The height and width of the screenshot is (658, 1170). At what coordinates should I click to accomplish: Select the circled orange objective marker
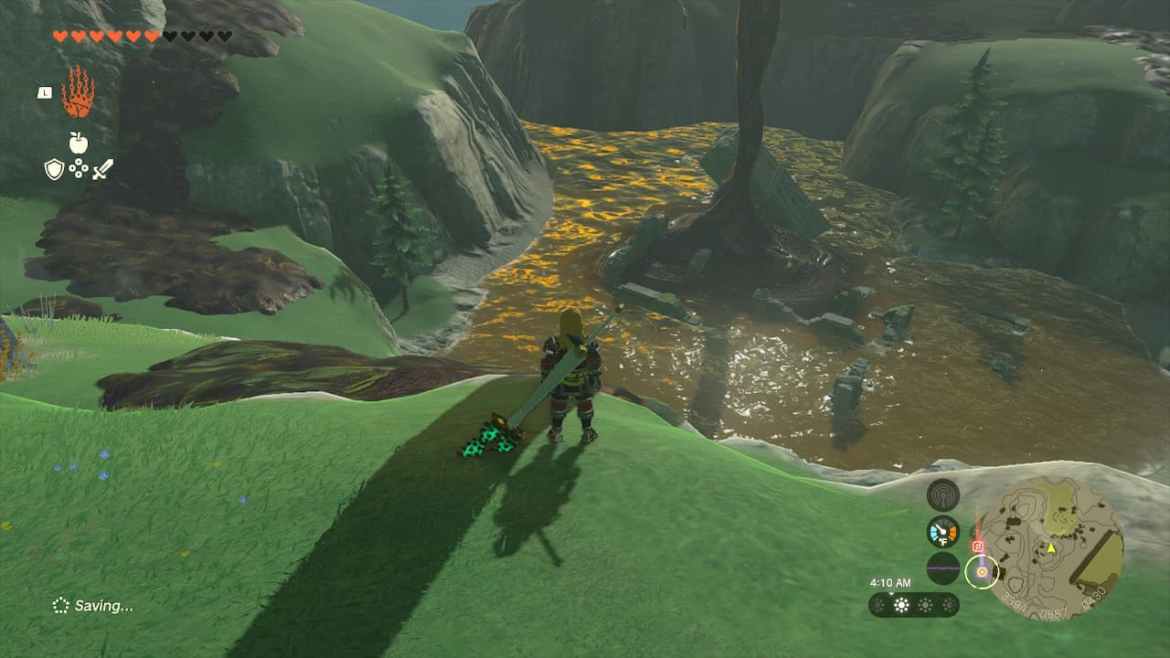coord(982,571)
